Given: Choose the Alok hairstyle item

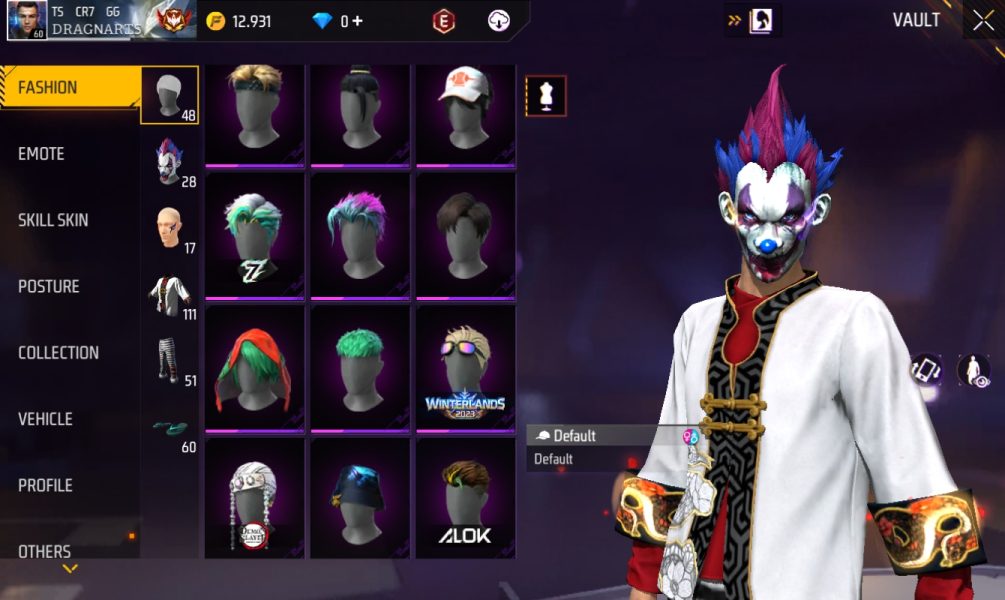Looking at the screenshot, I should (x=465, y=498).
